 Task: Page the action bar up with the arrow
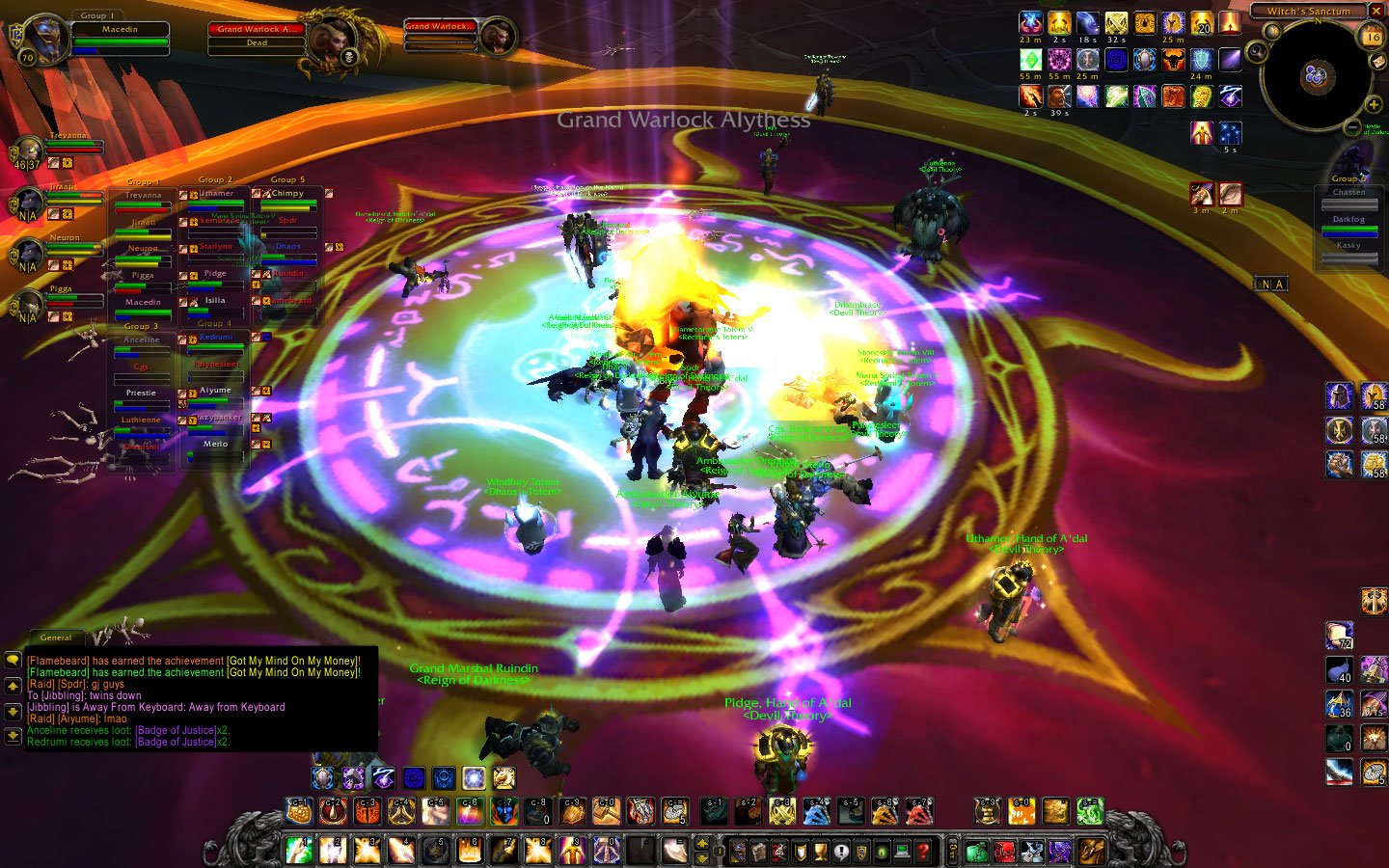[x=703, y=843]
